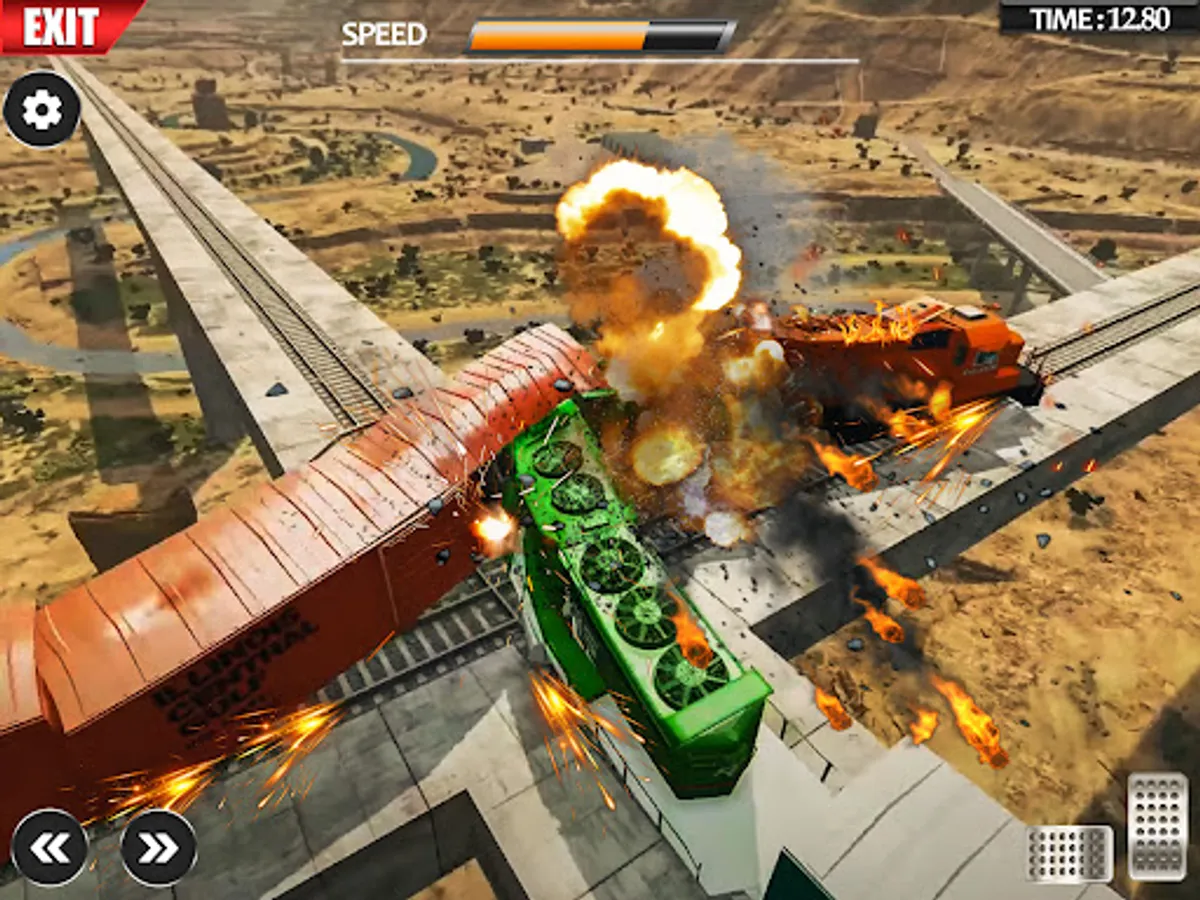
Task: Click the red EXIT button
Action: [x=62, y=25]
